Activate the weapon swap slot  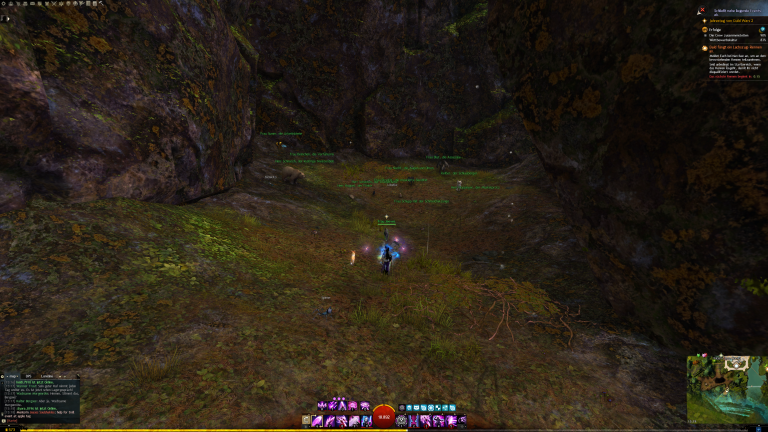click(308, 421)
